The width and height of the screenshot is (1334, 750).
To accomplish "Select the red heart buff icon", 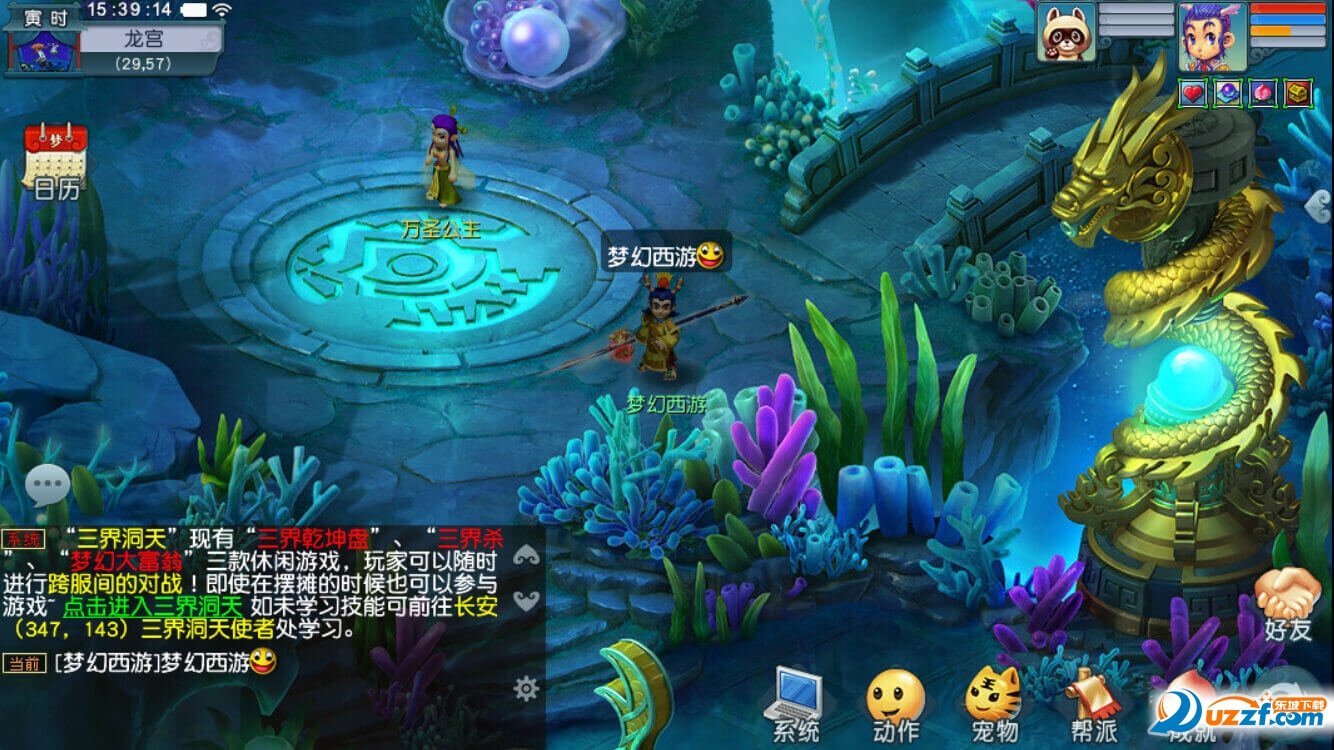I will point(1193,93).
